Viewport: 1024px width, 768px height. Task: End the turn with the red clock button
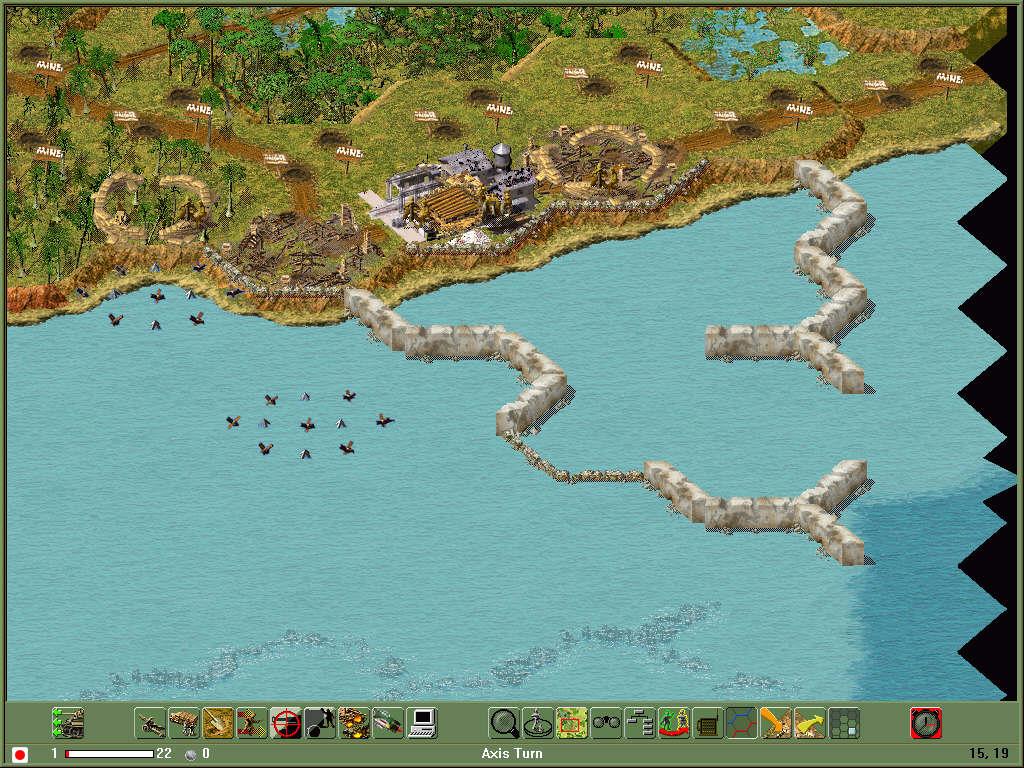(x=926, y=722)
